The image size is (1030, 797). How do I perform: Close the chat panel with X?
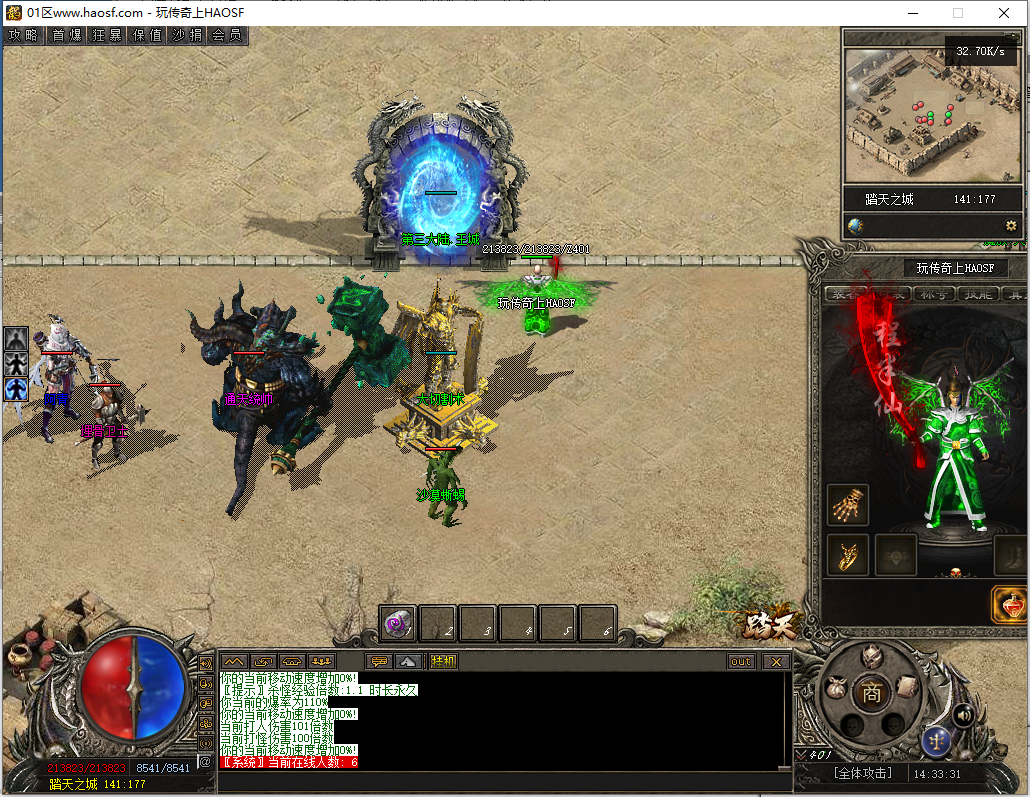click(x=776, y=661)
